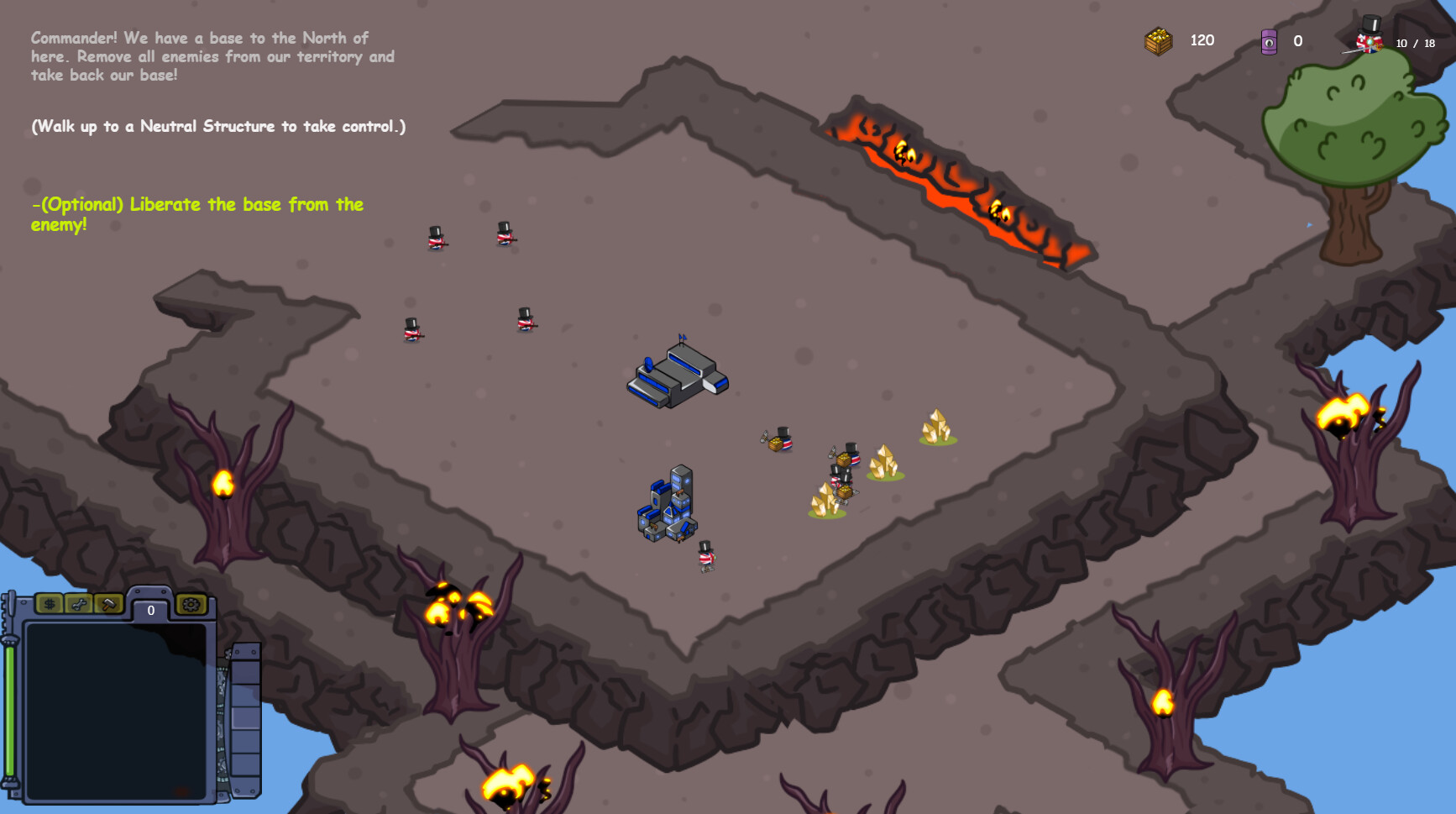Image resolution: width=1456 pixels, height=814 pixels.
Task: Select the lone redcoat soldier below the barracks
Action: 705,557
